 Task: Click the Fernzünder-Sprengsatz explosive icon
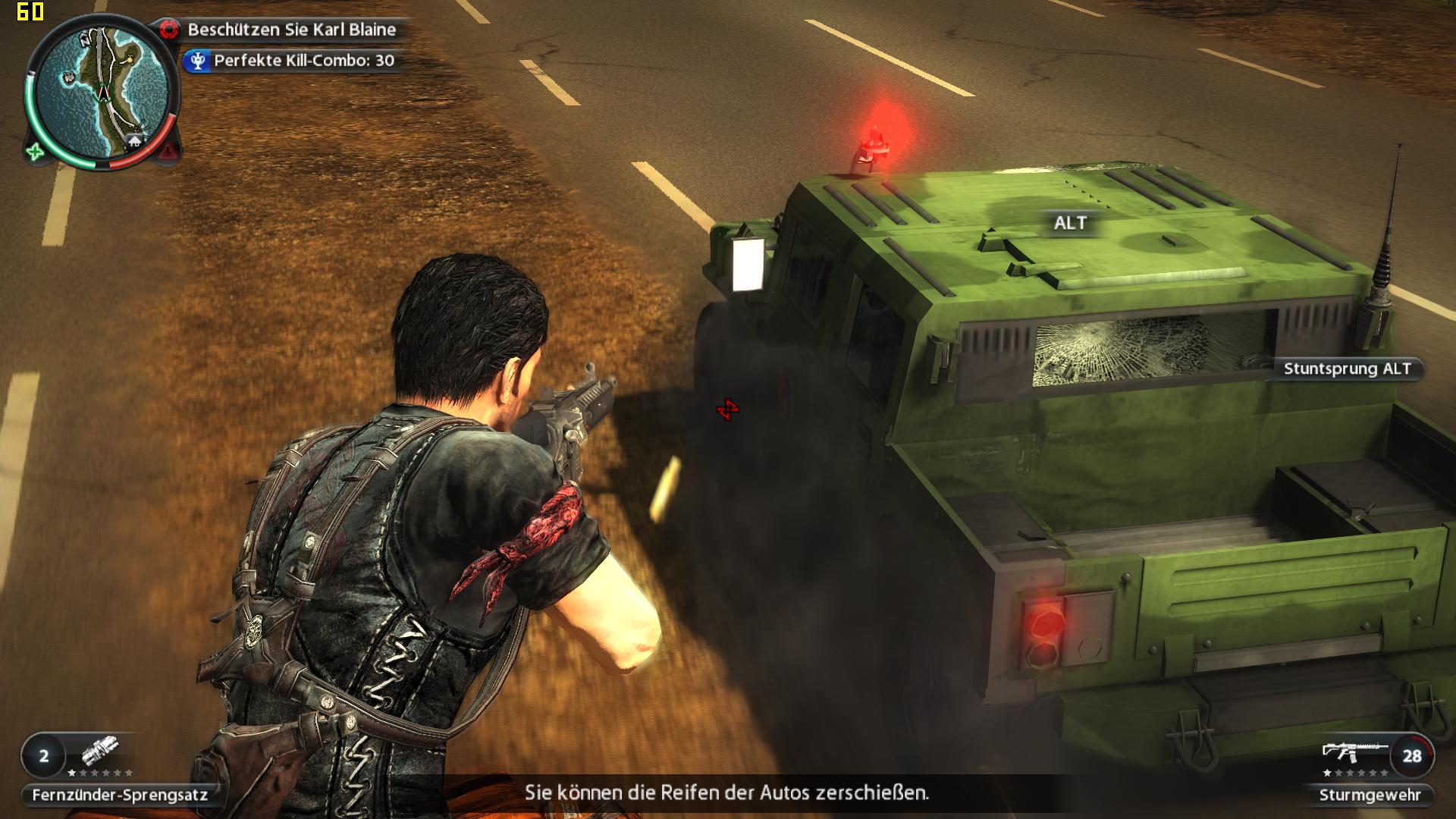tap(101, 753)
